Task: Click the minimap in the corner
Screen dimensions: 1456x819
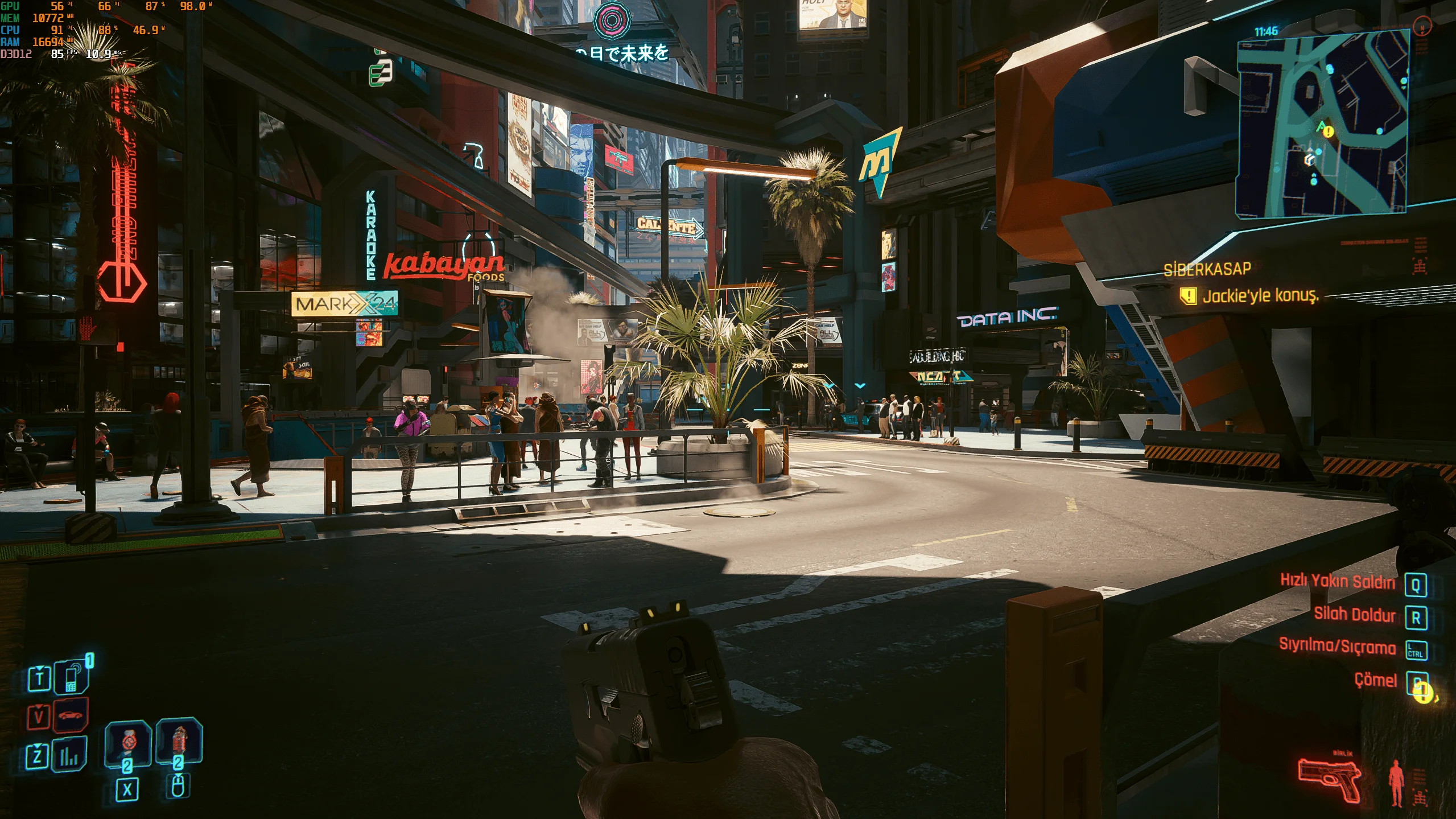Action: pyautogui.click(x=1323, y=122)
